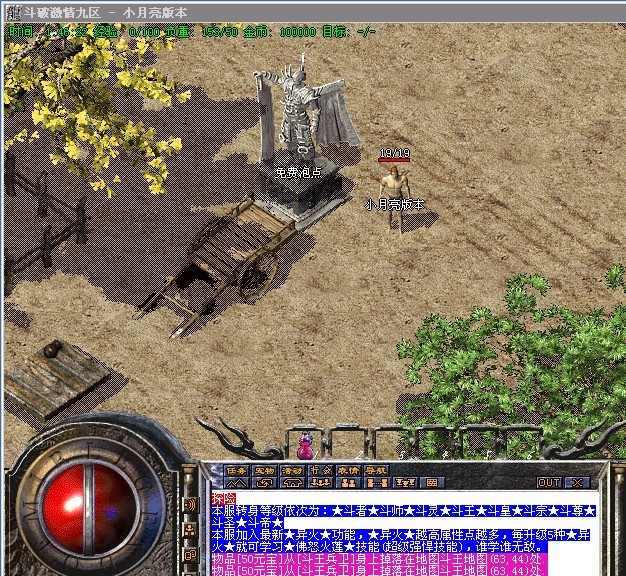
Task: Toggle the sound speaker icon
Action: 189,503
